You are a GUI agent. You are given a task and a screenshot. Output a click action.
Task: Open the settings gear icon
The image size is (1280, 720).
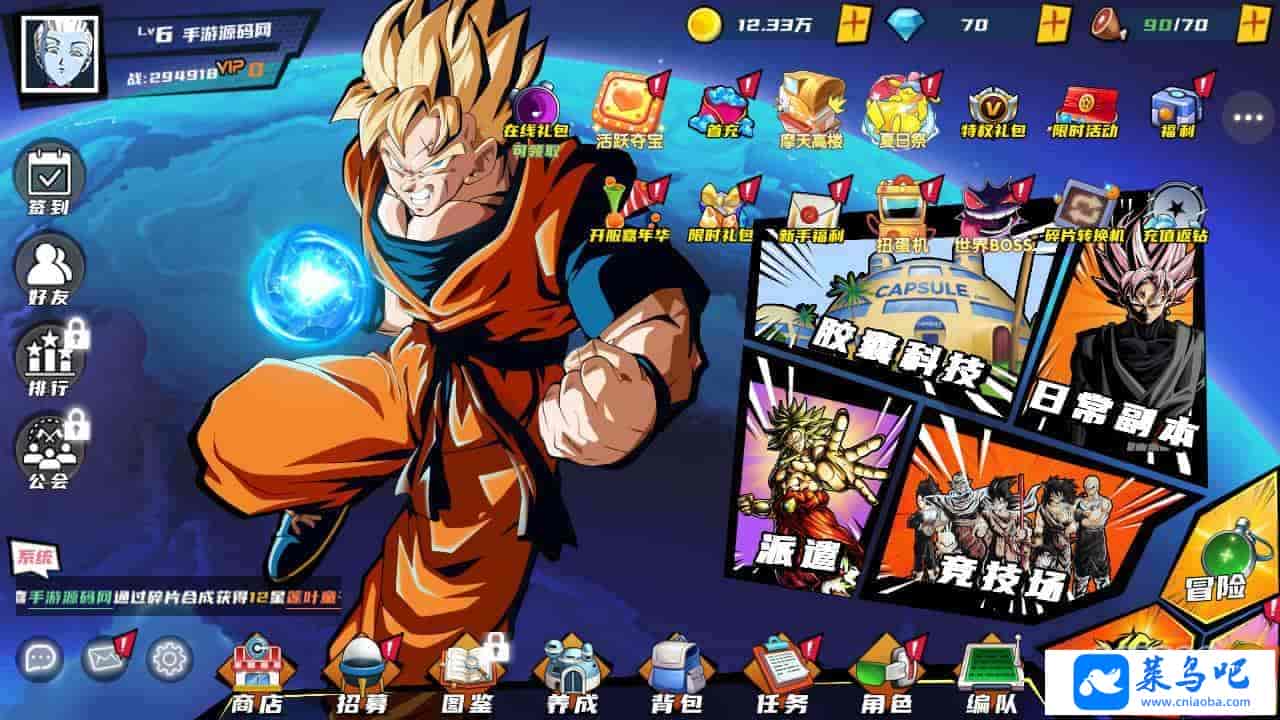(x=170, y=658)
